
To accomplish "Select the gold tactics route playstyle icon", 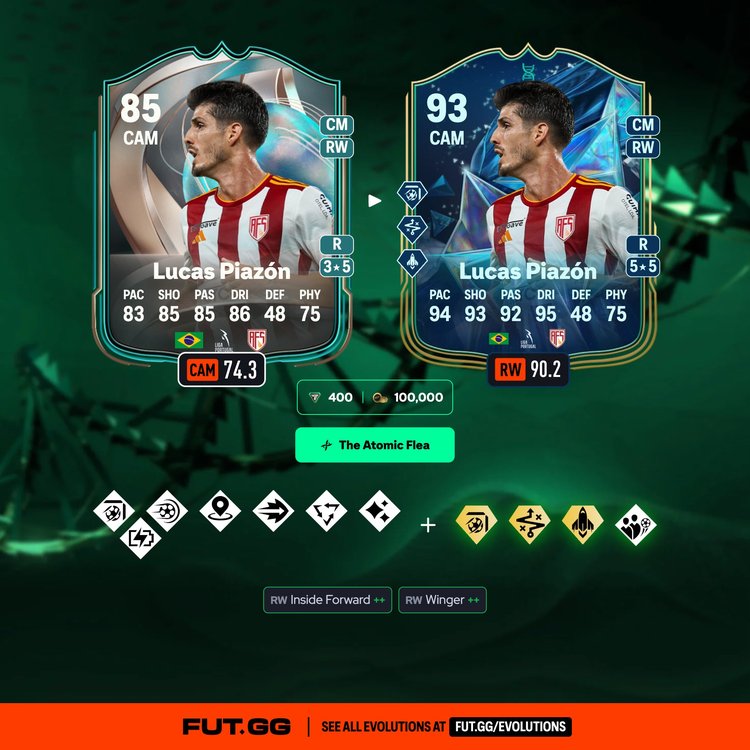I will 530,524.
